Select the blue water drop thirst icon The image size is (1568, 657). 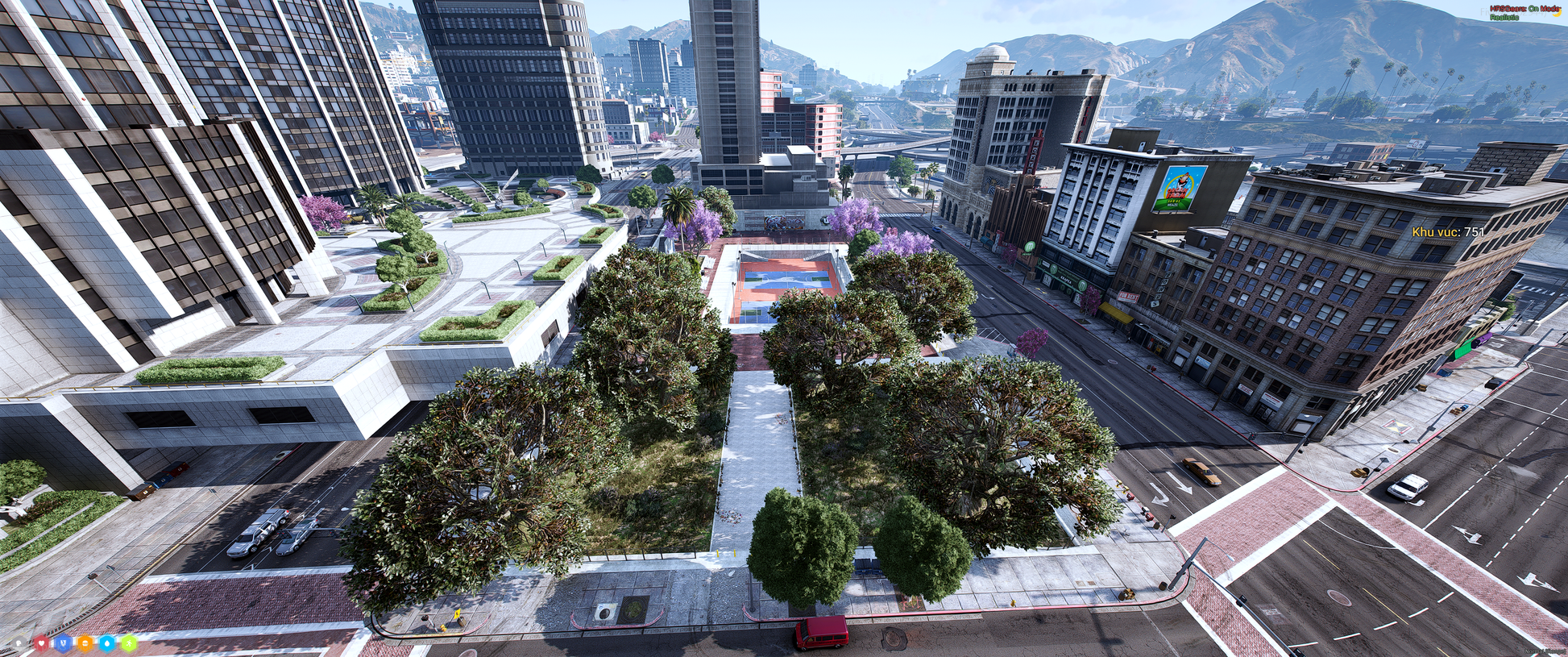pyautogui.click(x=107, y=643)
